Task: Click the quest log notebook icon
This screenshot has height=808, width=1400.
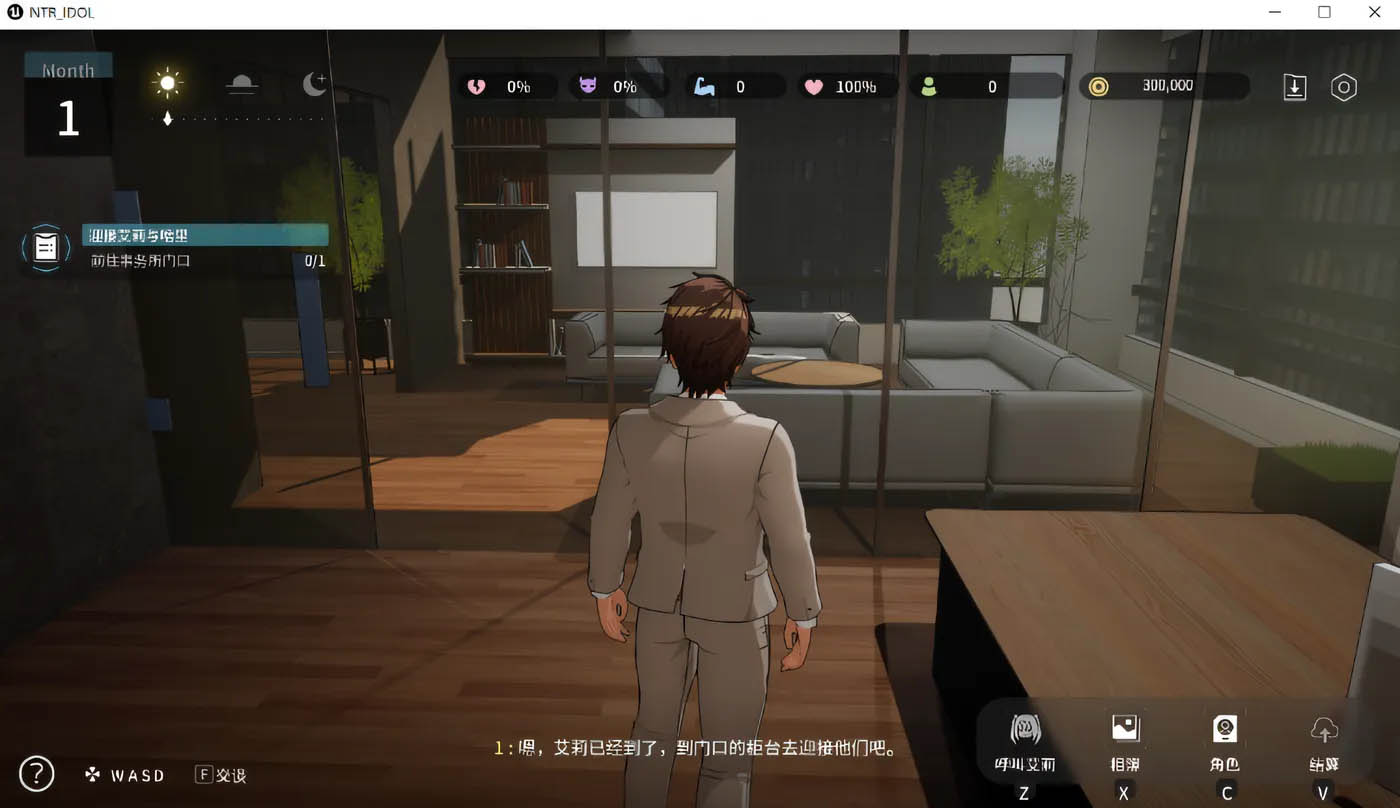Action: (45, 247)
